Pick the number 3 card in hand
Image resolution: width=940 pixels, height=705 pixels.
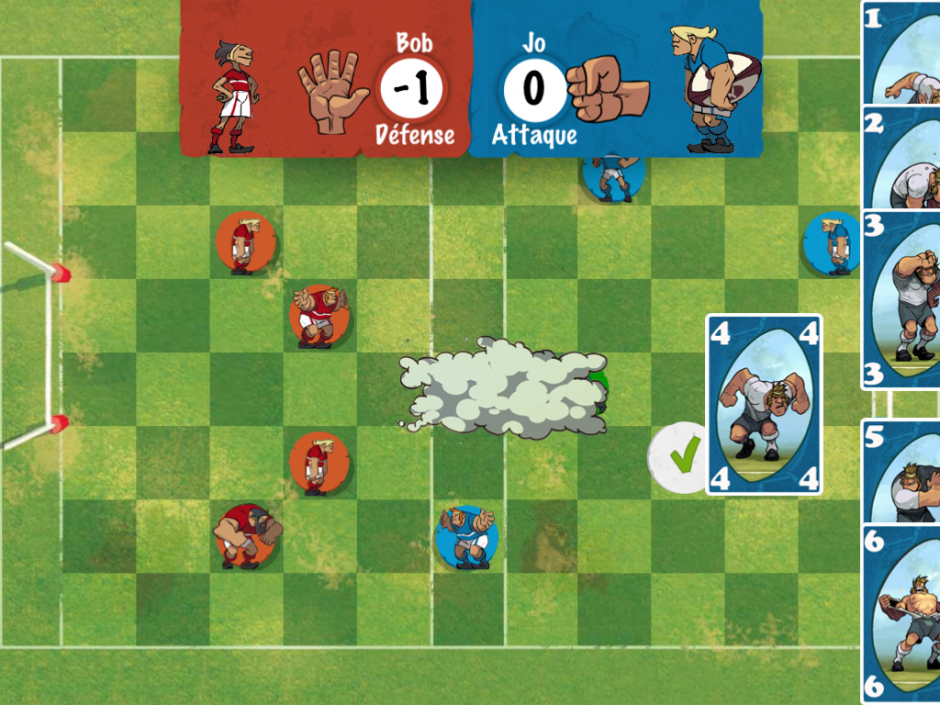tap(902, 300)
